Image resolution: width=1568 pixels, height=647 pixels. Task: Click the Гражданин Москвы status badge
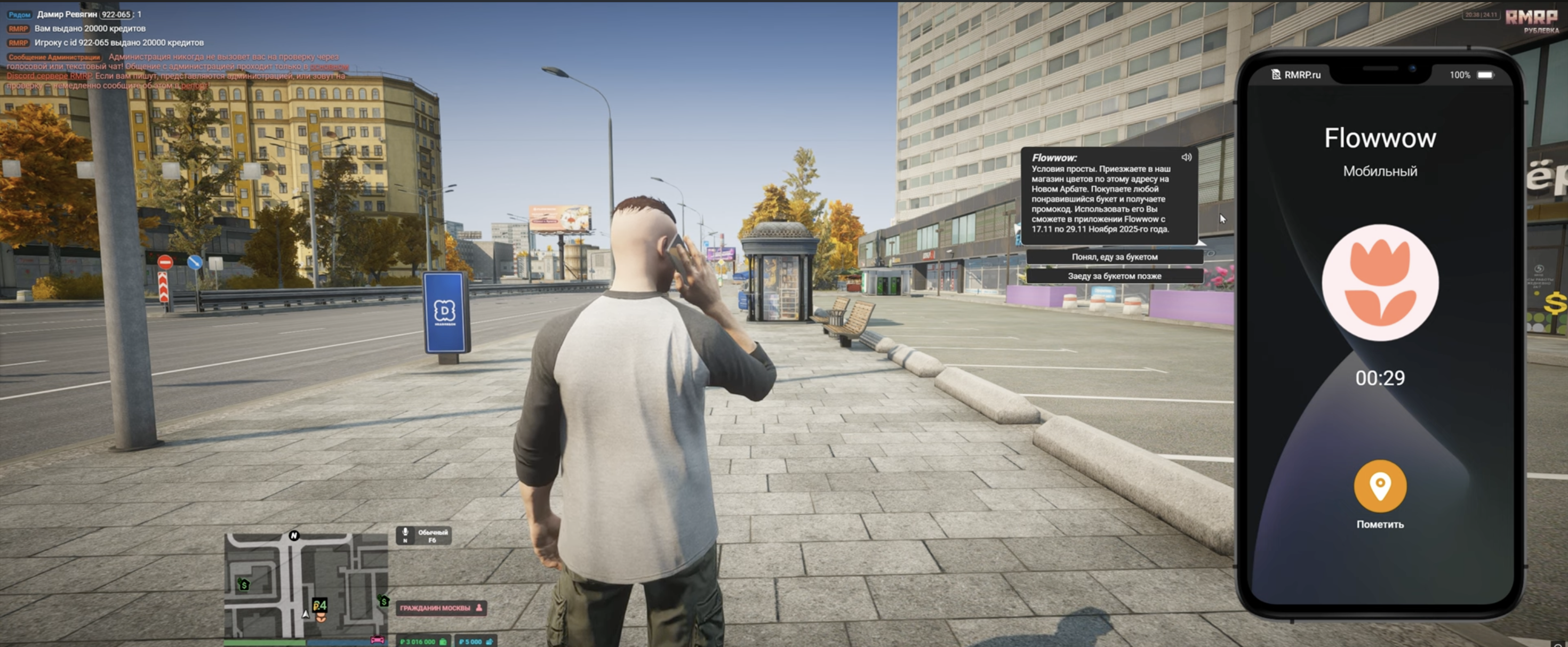click(441, 608)
